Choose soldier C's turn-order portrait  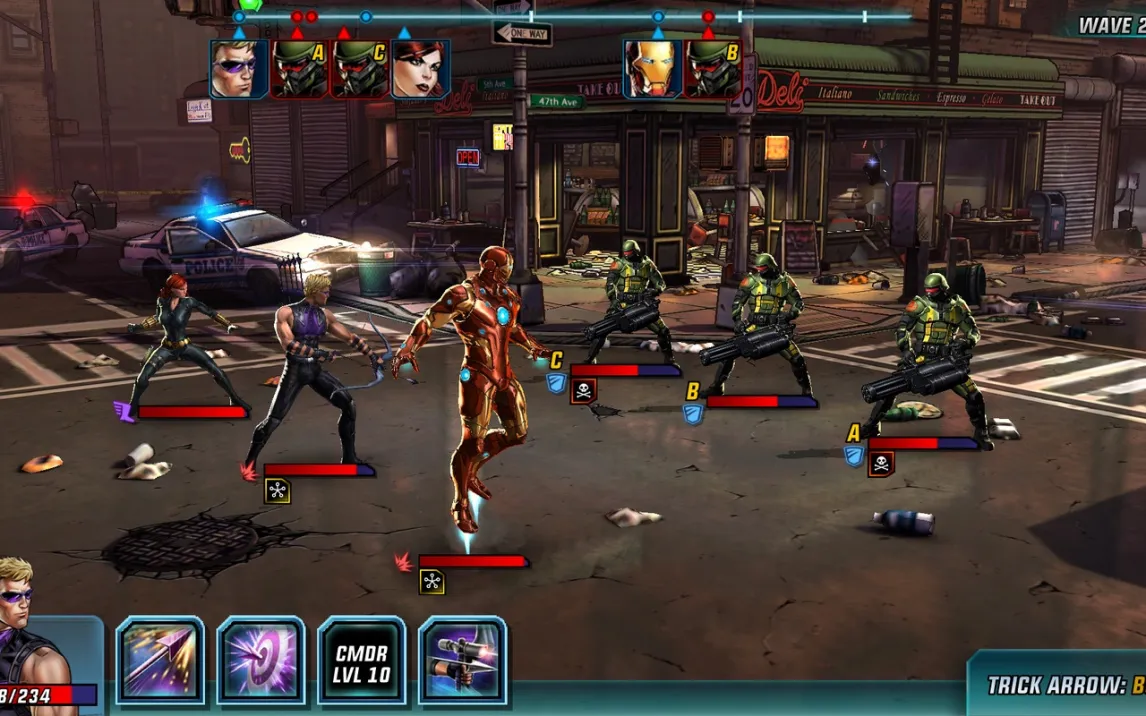359,69
